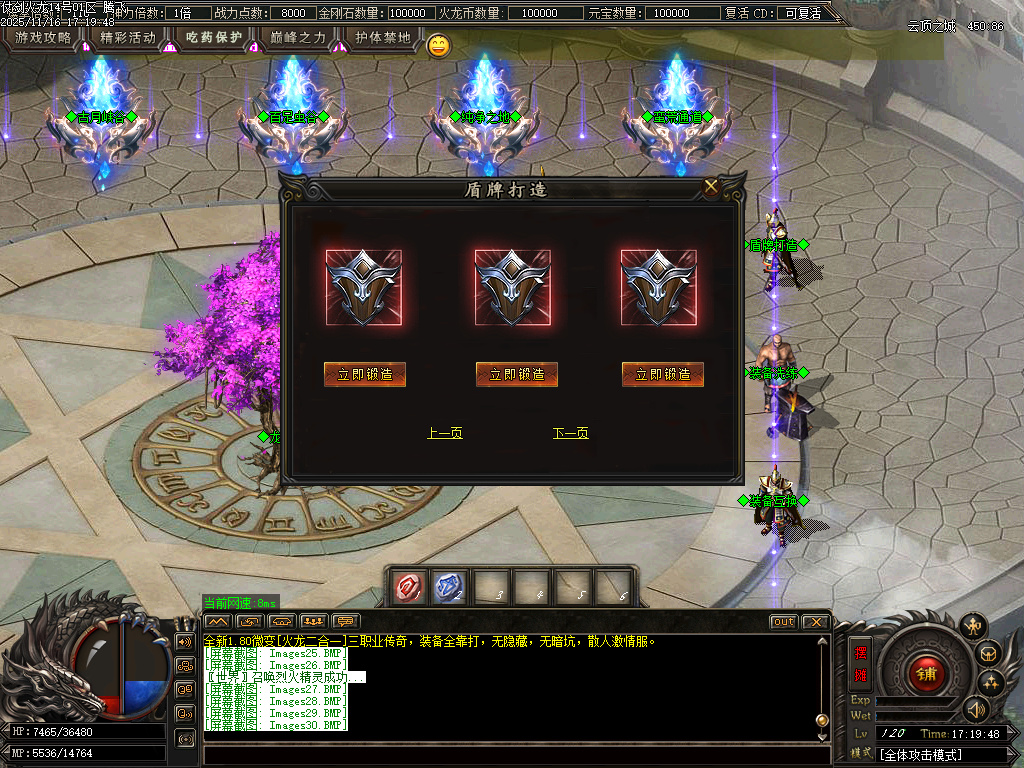Go to previous page via 上一页

click(445, 433)
